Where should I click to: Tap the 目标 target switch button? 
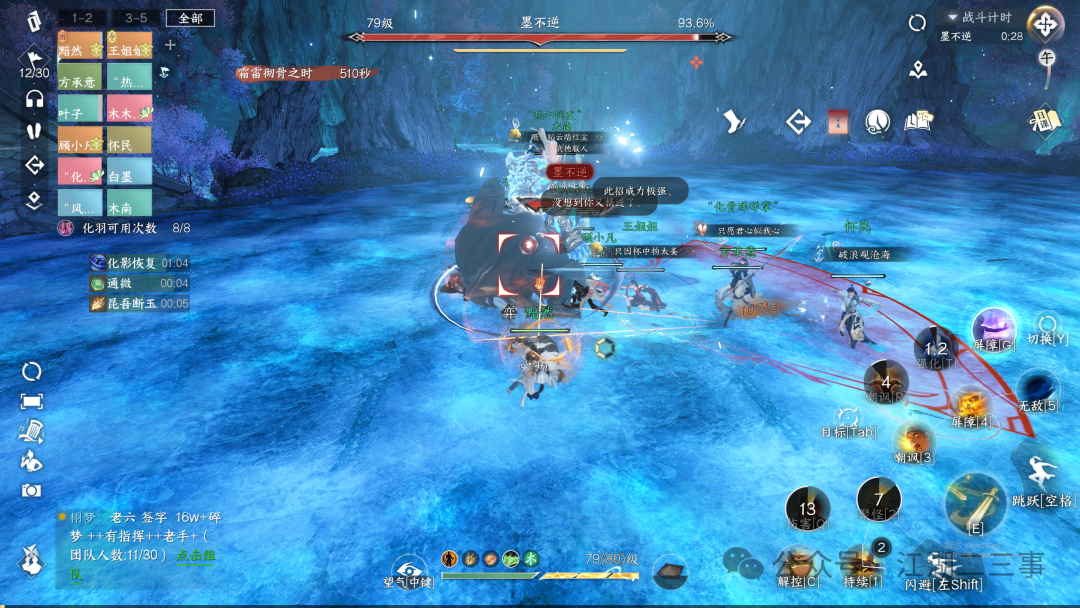point(848,419)
